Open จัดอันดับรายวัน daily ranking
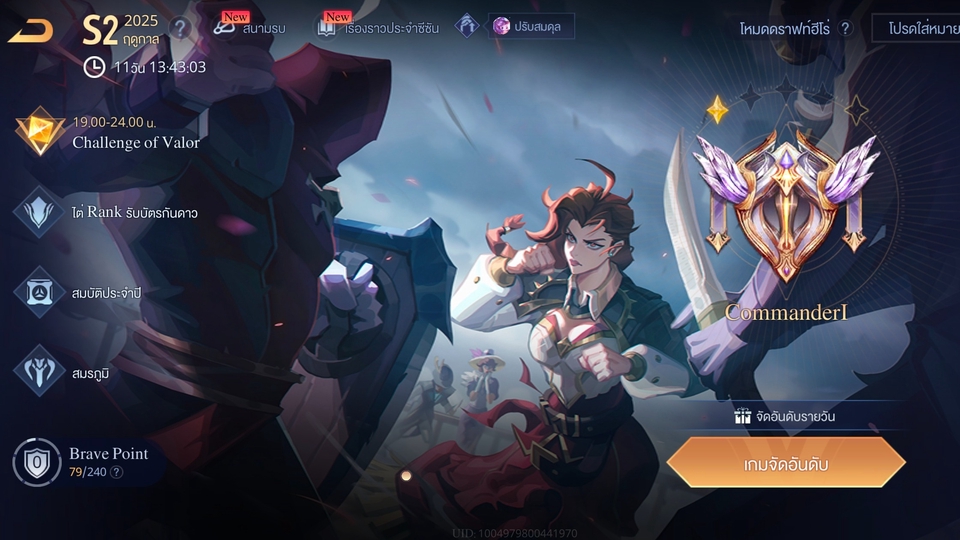 (786, 416)
